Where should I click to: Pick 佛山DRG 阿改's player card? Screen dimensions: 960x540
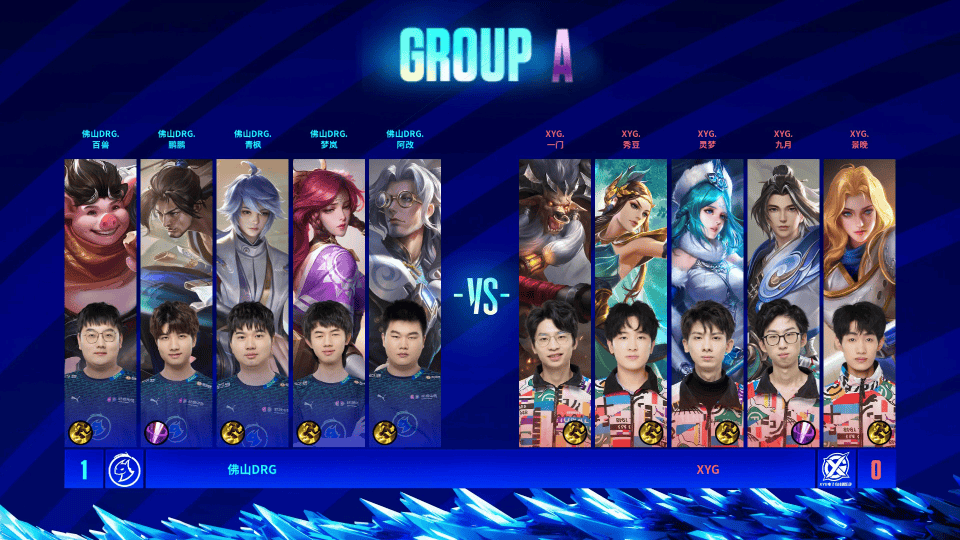[x=404, y=300]
